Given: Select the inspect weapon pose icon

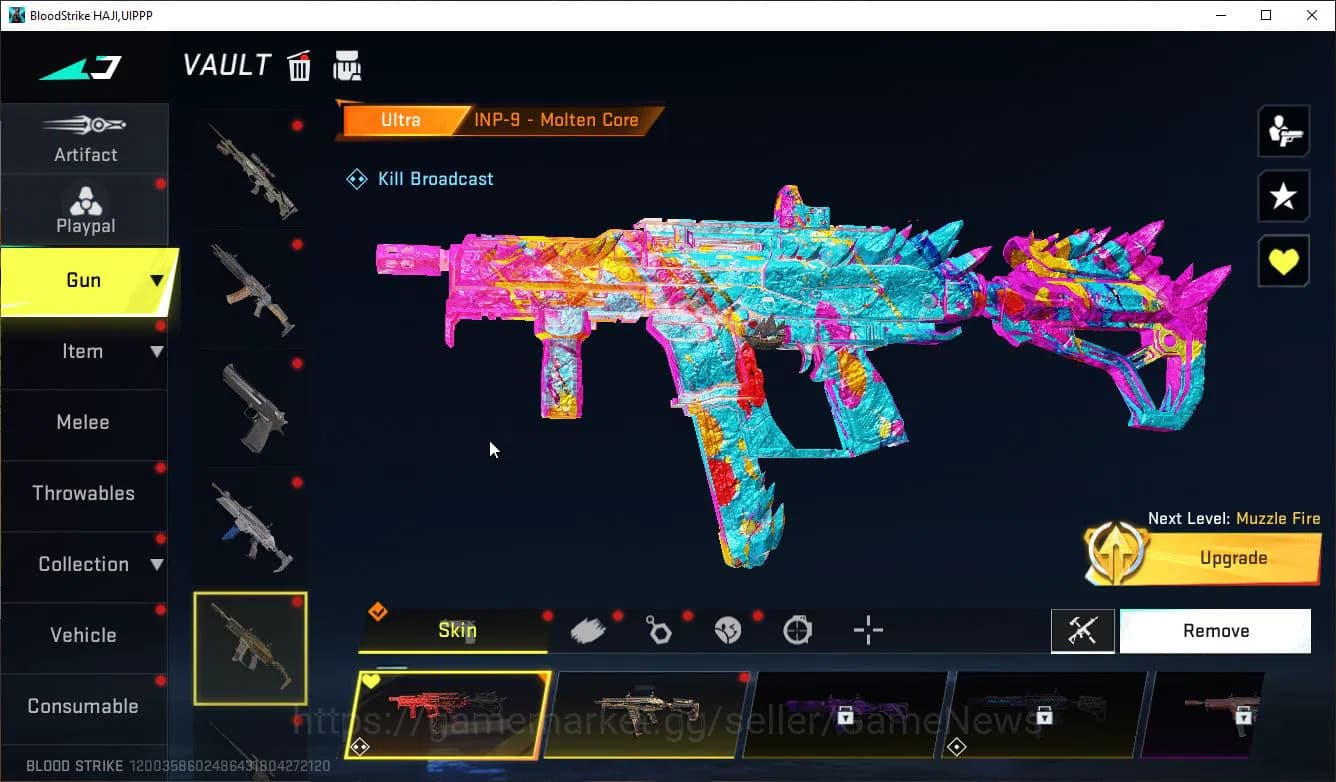Looking at the screenshot, I should click(x=1283, y=130).
